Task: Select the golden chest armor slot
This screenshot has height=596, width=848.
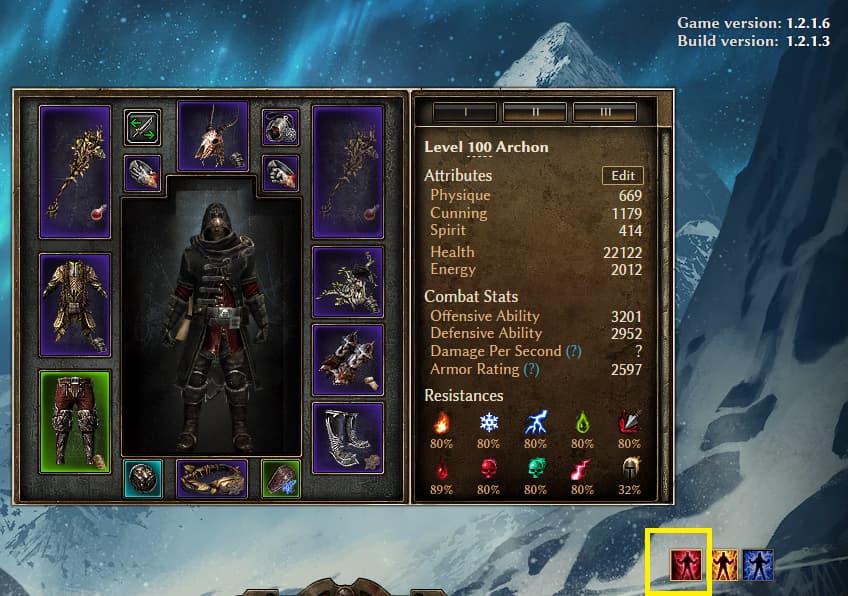Action: click(75, 305)
